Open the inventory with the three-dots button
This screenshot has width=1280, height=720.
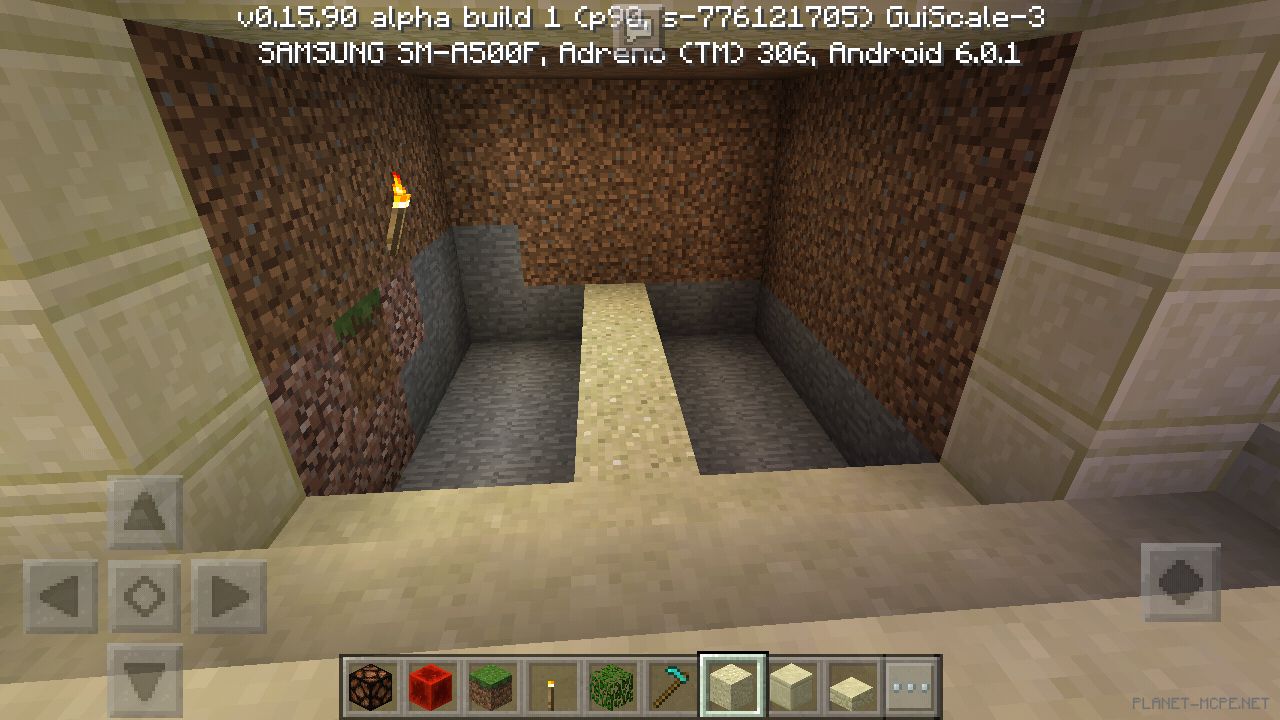pos(910,687)
